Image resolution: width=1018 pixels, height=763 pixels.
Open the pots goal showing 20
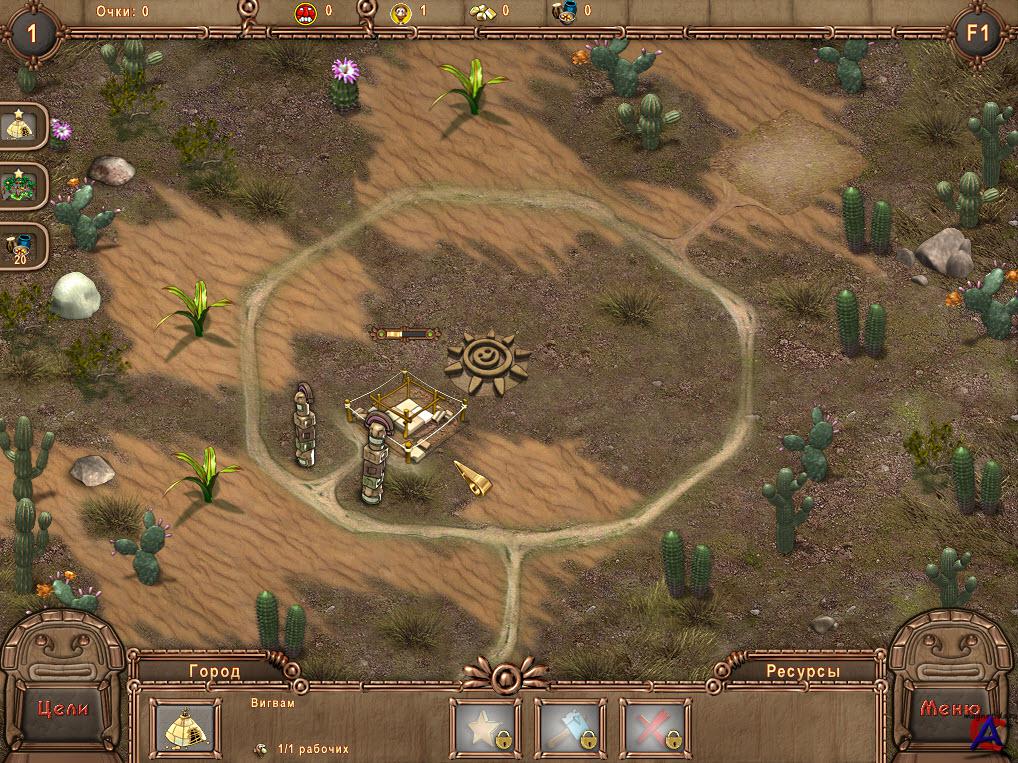(x=24, y=245)
